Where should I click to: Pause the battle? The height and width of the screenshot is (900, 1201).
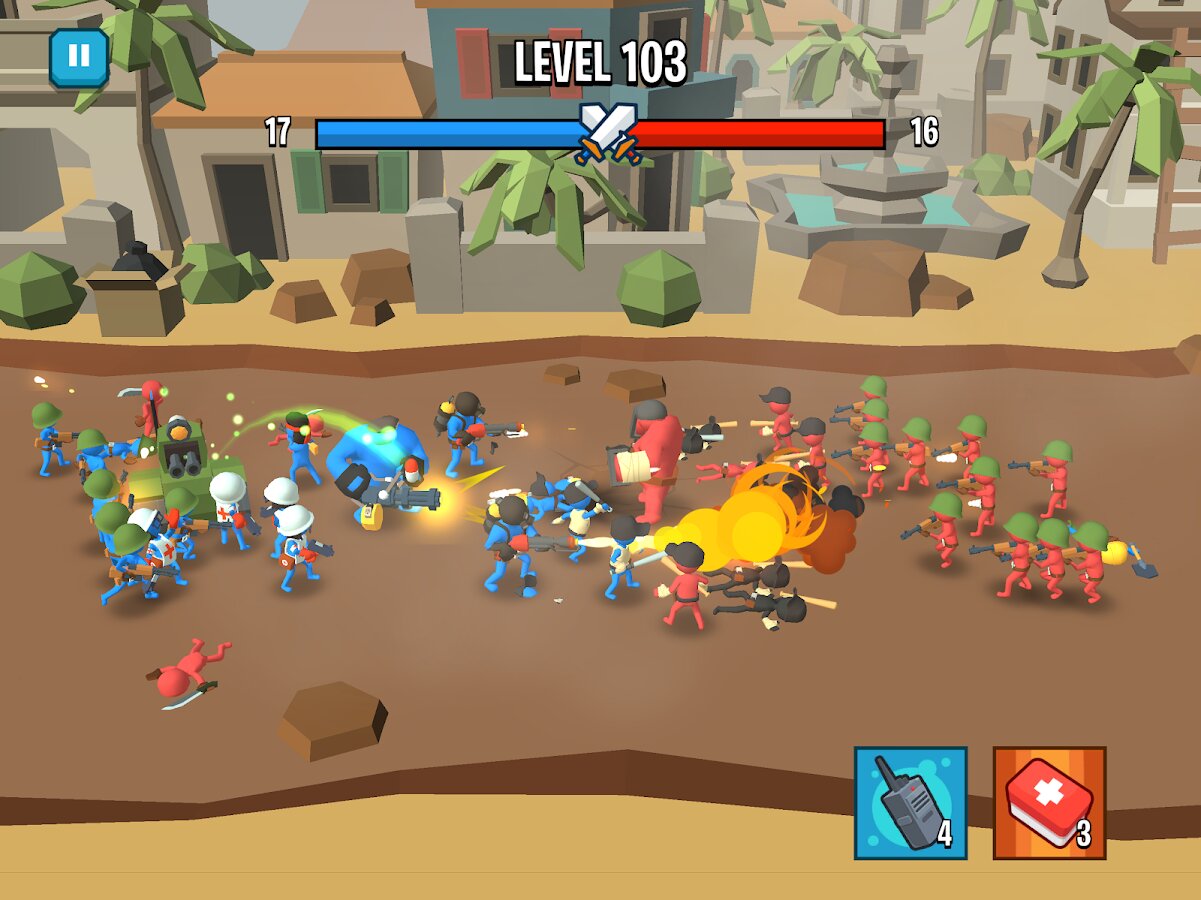[x=79, y=57]
